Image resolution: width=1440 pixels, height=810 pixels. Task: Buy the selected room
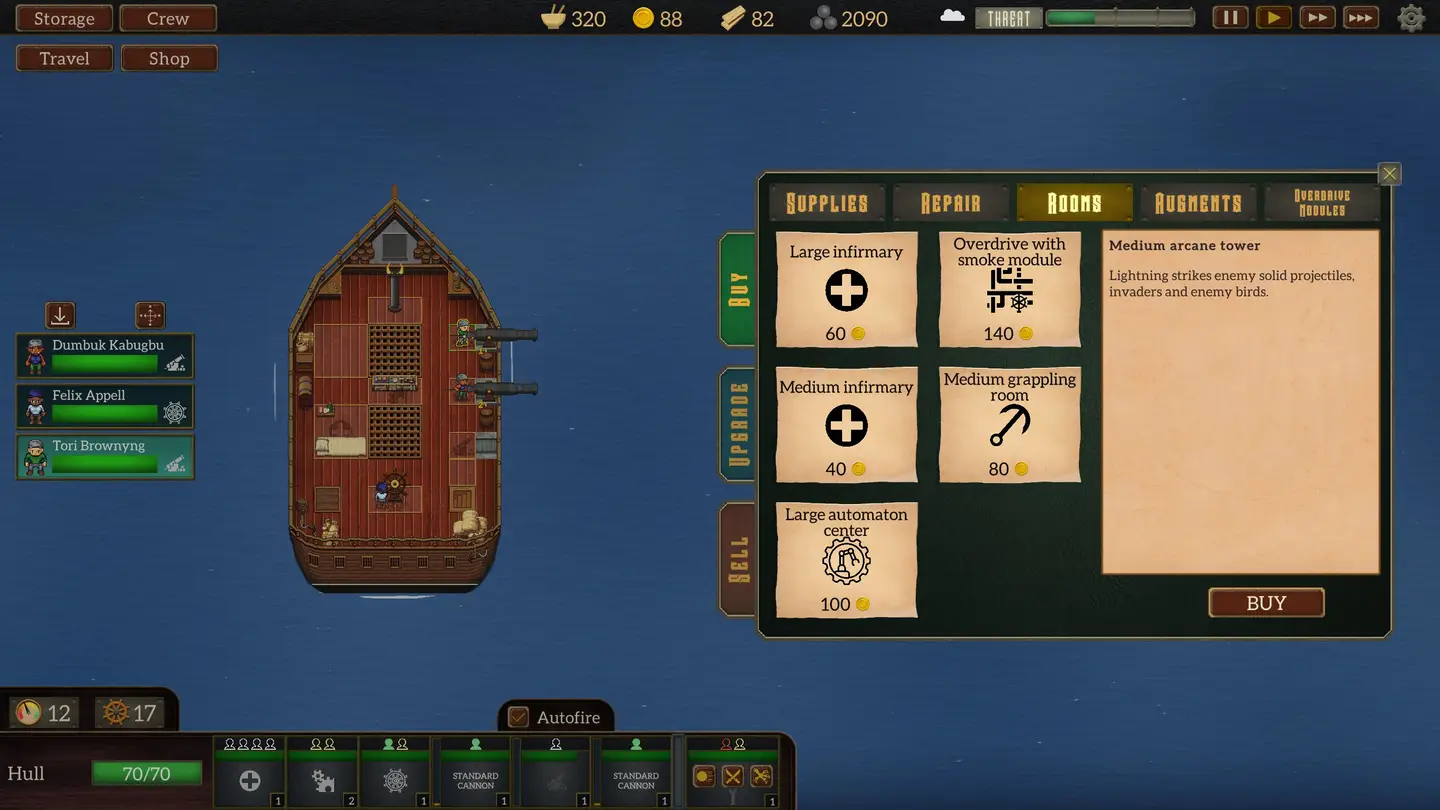pyautogui.click(x=1266, y=603)
